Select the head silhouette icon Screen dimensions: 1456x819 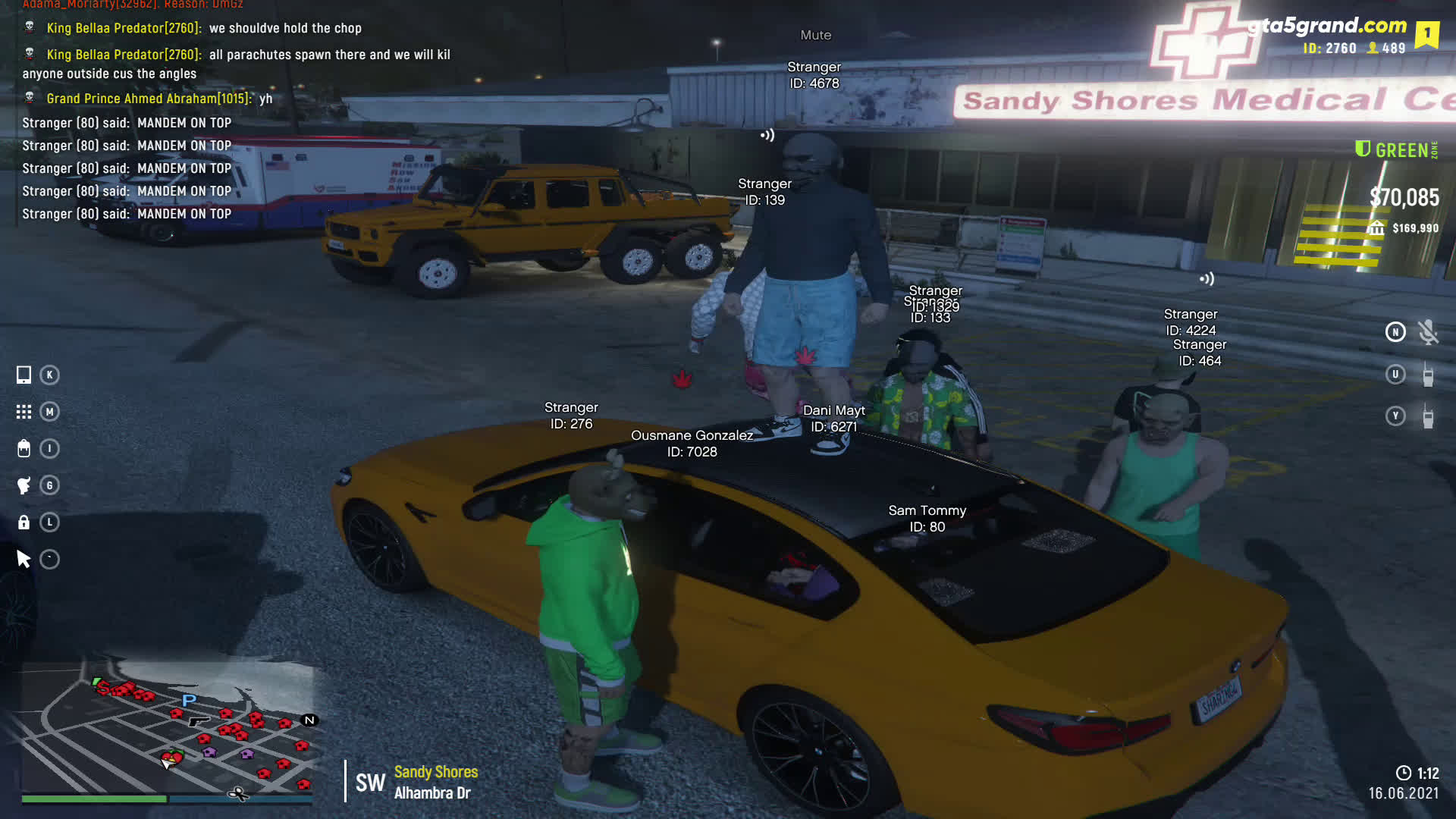tap(24, 485)
